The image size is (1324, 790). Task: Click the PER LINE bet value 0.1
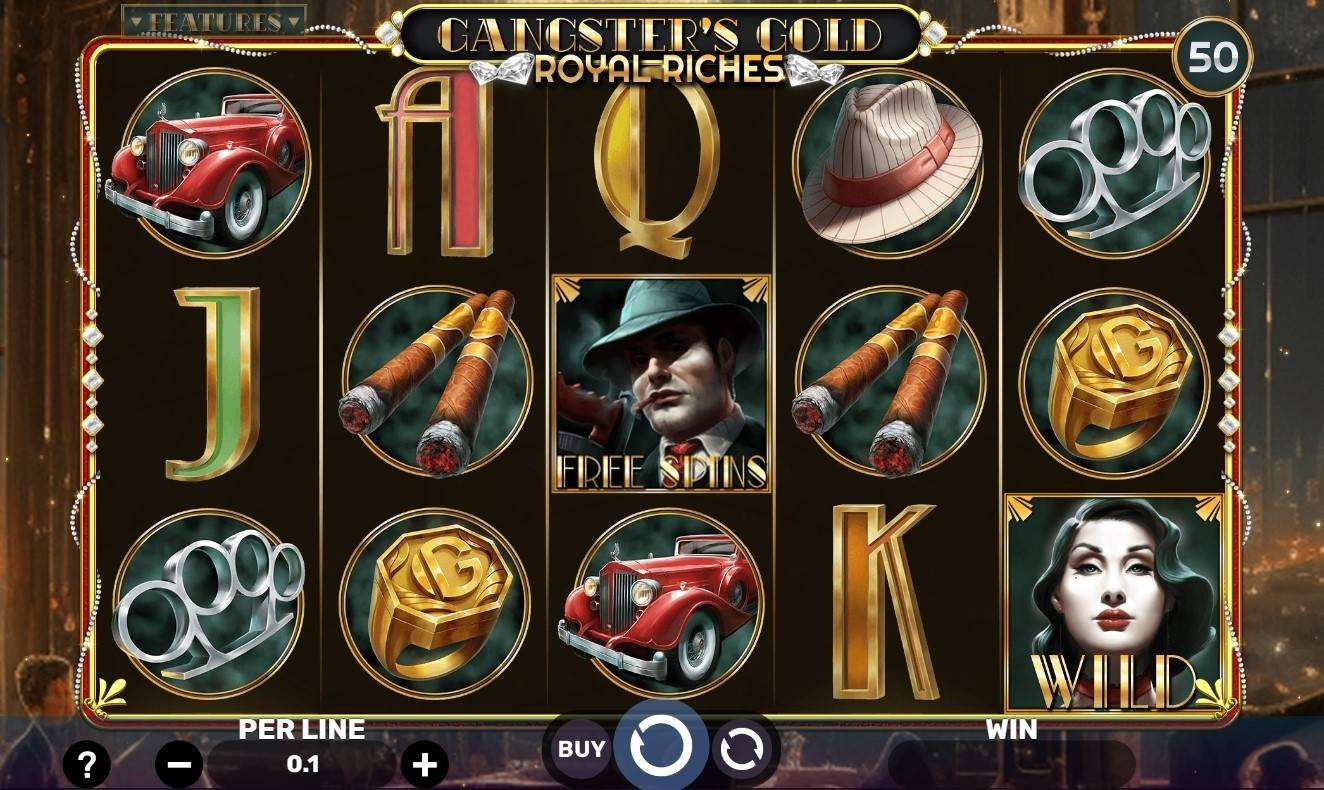302,761
